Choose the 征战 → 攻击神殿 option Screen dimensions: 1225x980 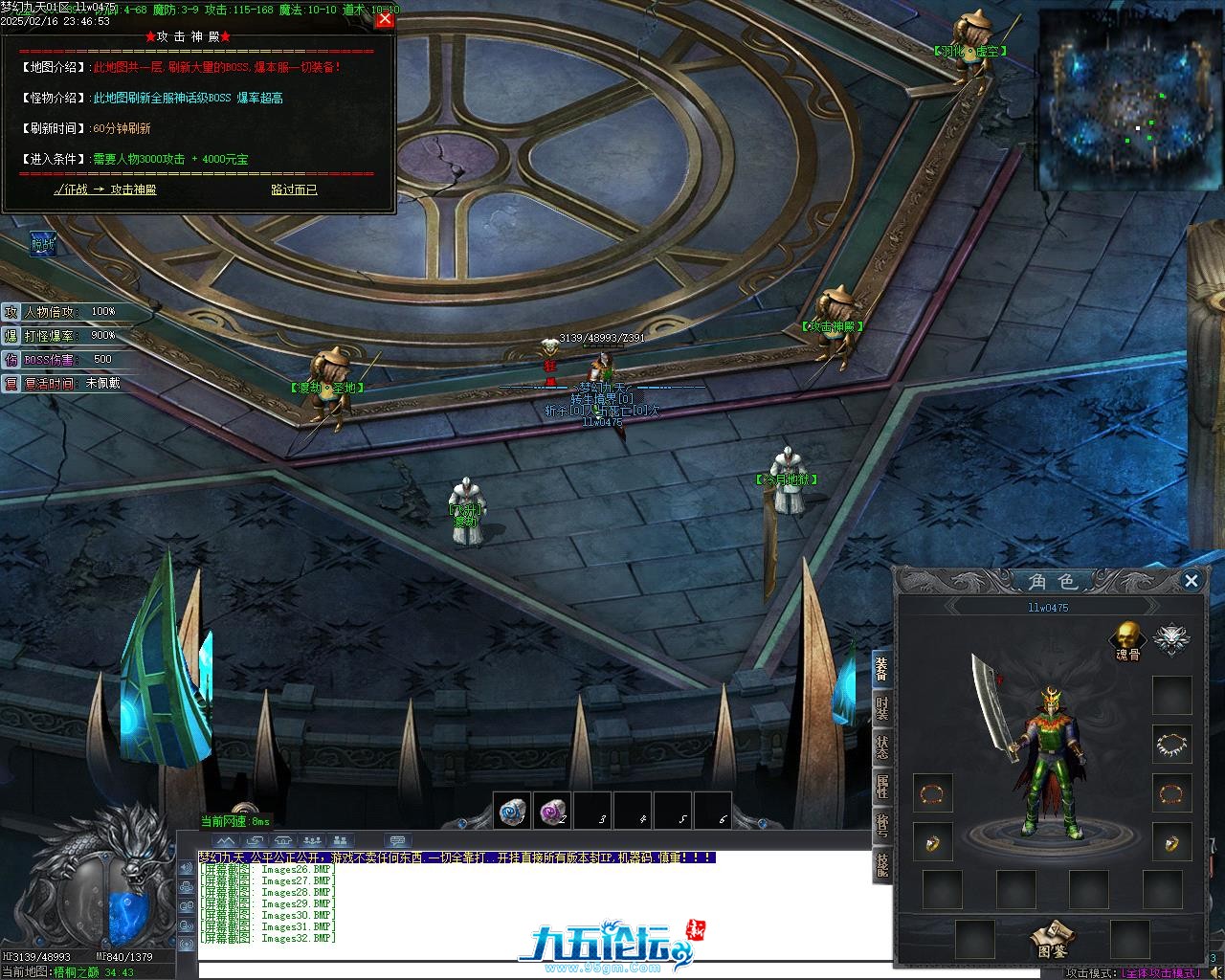pos(105,189)
